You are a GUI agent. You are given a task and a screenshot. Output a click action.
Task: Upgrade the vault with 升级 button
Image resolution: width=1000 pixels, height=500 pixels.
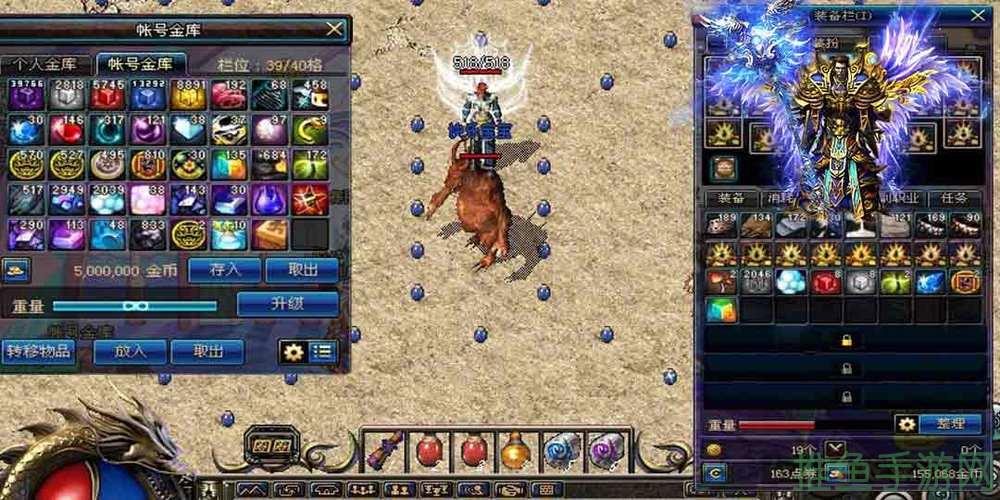286,304
